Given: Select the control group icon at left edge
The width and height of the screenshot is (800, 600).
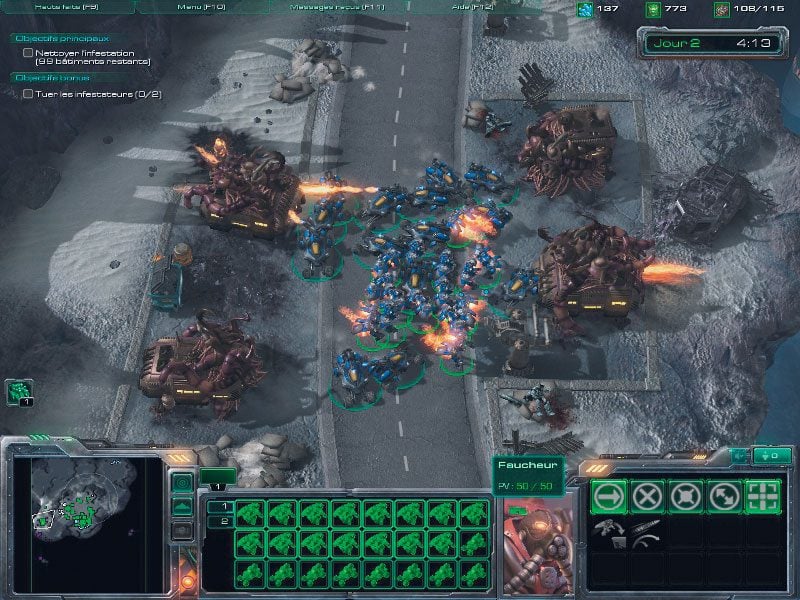Looking at the screenshot, I should click(19, 392).
